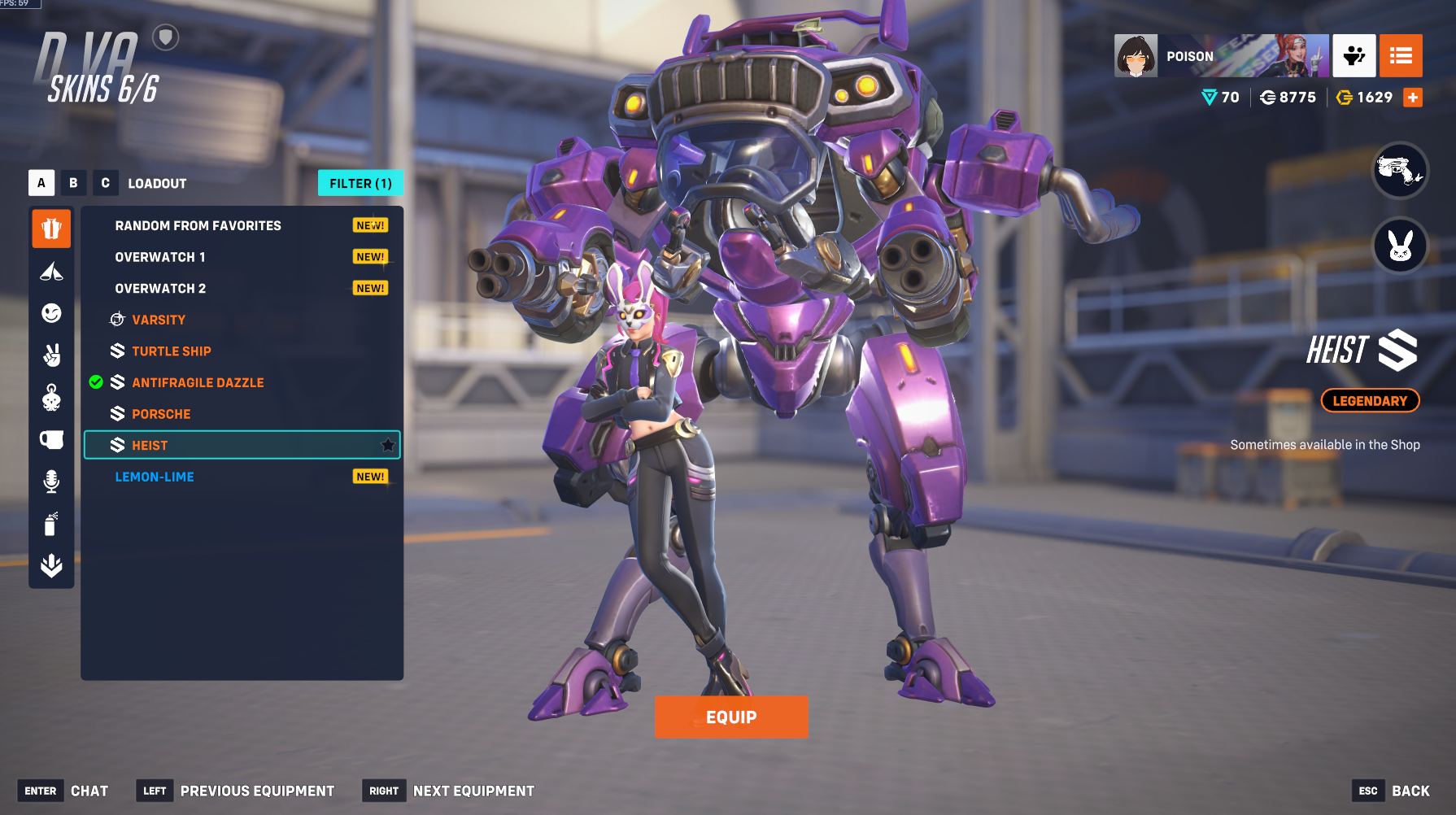1456x815 pixels.
Task: View the pistol weapon preview
Action: [1400, 170]
